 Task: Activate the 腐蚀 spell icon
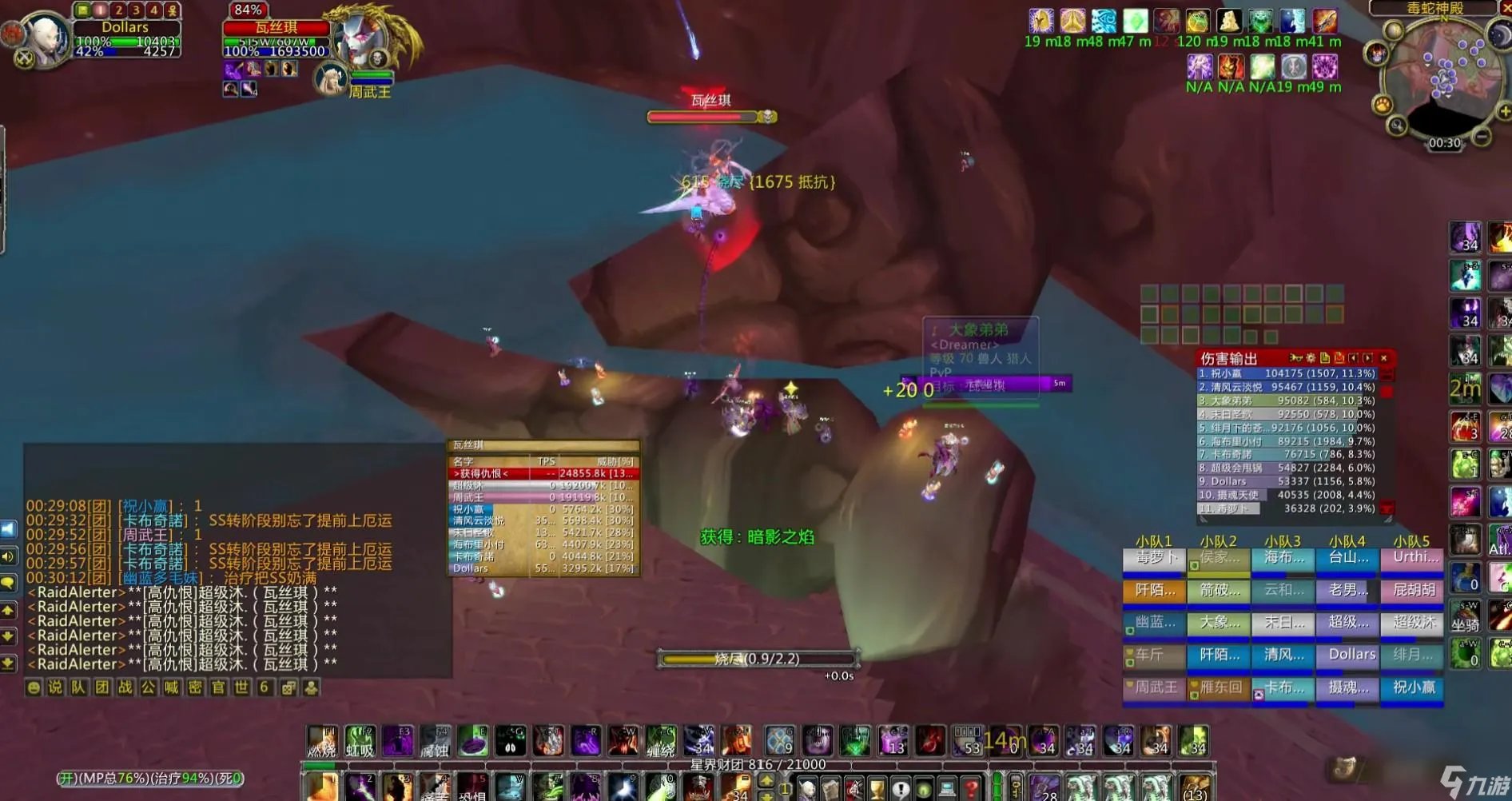click(436, 741)
